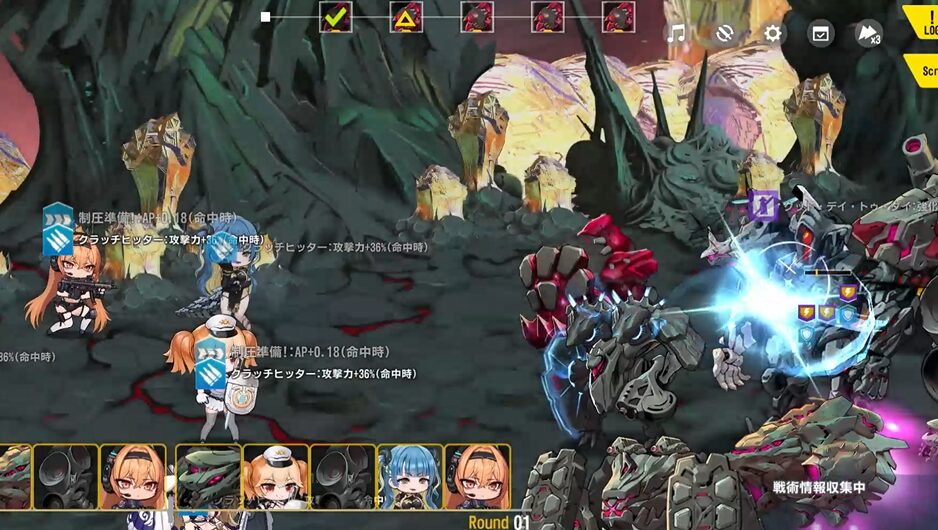This screenshot has height=530, width=938.
Task: Toggle the x3 fast-forward speed
Action: tap(868, 34)
